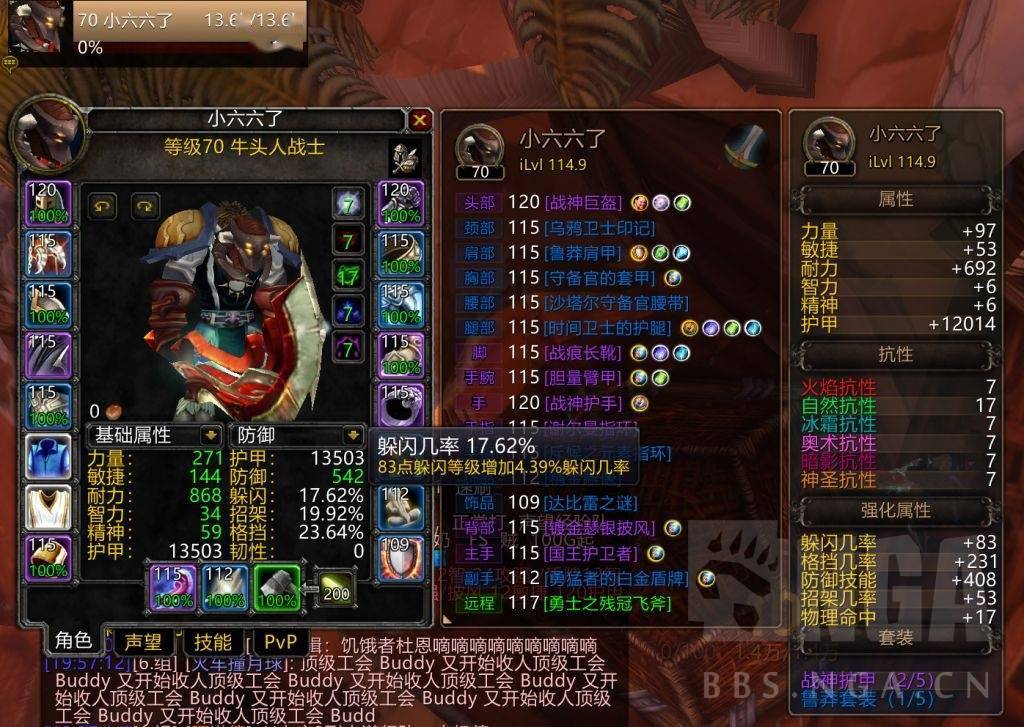Rotate the character model right

pos(146,205)
